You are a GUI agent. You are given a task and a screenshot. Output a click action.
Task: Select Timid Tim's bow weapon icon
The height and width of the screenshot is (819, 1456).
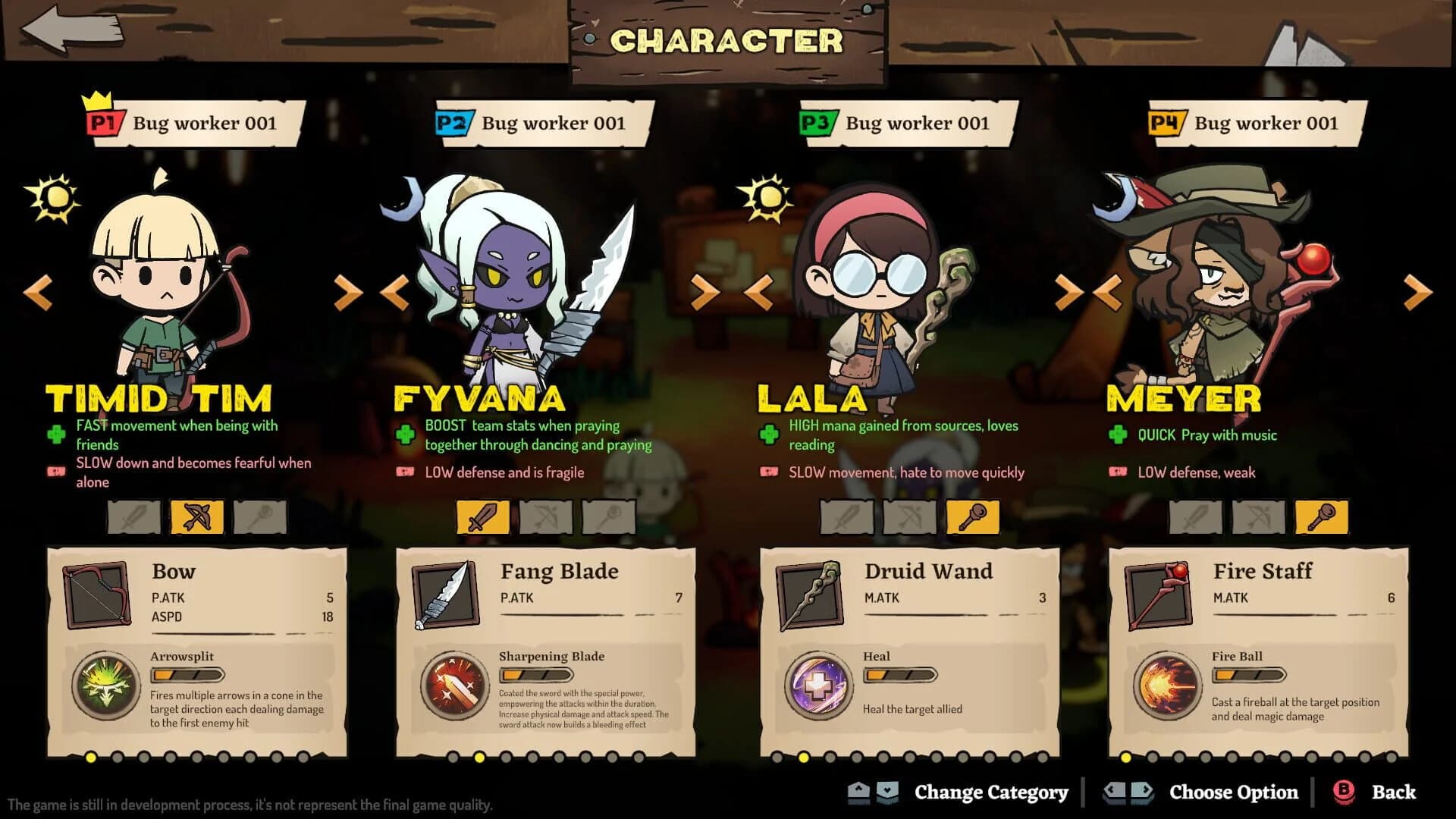pos(197,517)
